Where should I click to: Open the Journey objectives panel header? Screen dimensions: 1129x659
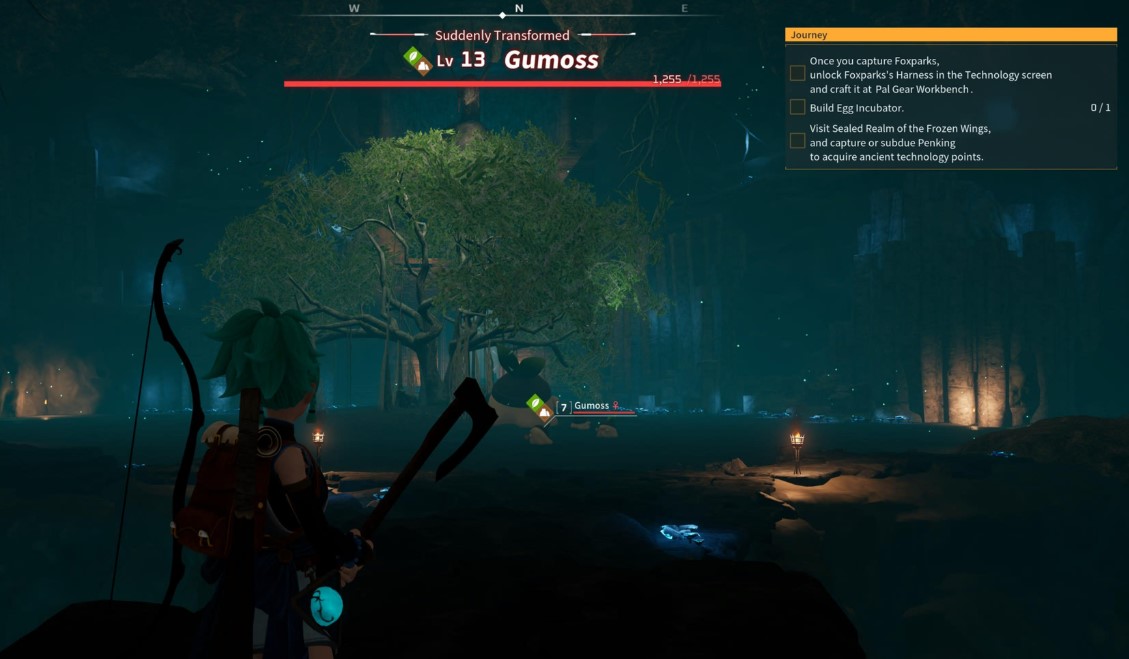(950, 35)
